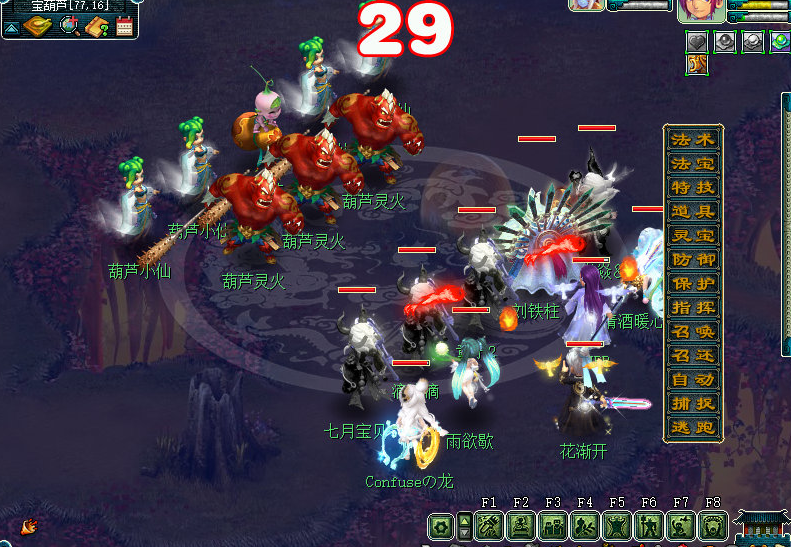Image resolution: width=791 pixels, height=547 pixels.
Task: Choose the 法术 spell command
Action: pyautogui.click(x=693, y=139)
